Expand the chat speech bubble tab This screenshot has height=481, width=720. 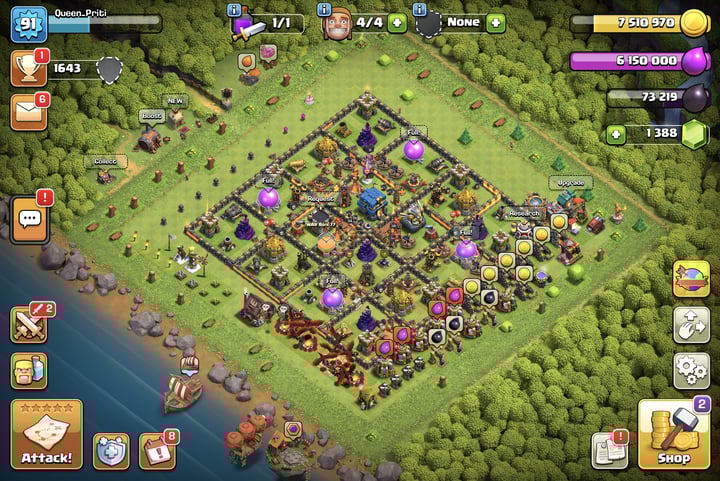tap(29, 218)
